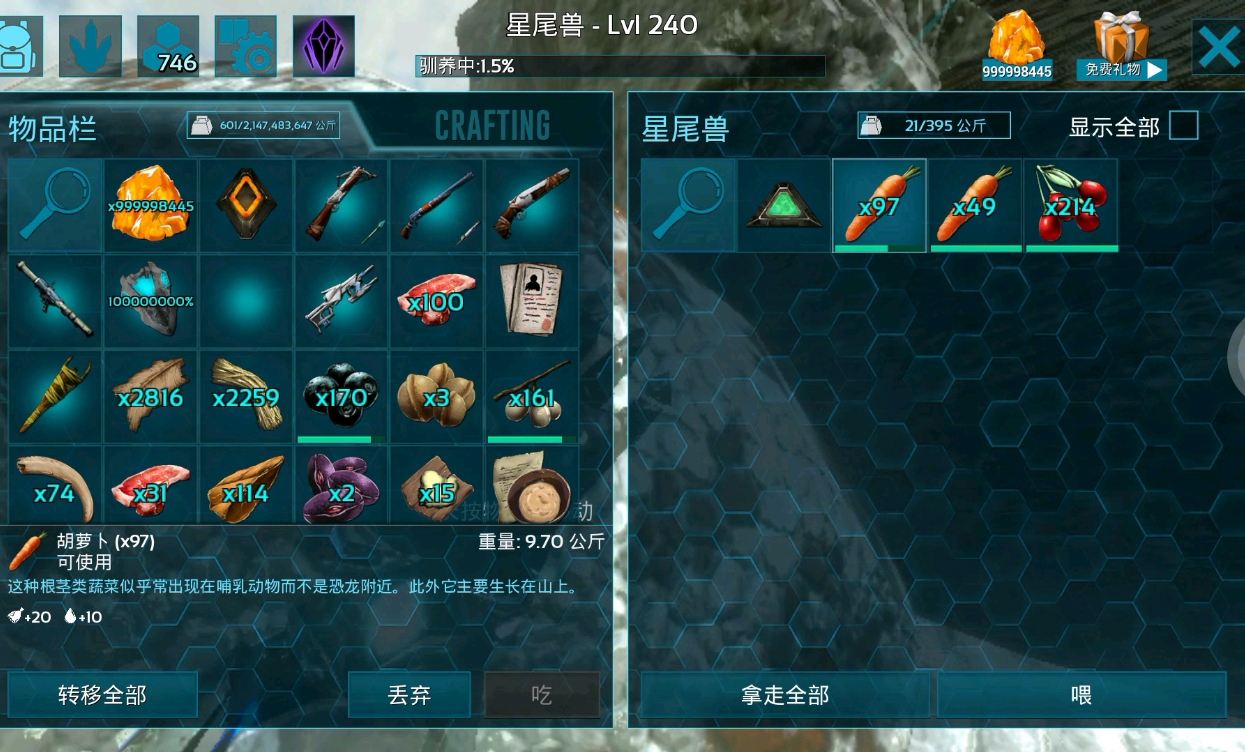Select the x214 red berries stack
1245x752 pixels.
(1071, 205)
